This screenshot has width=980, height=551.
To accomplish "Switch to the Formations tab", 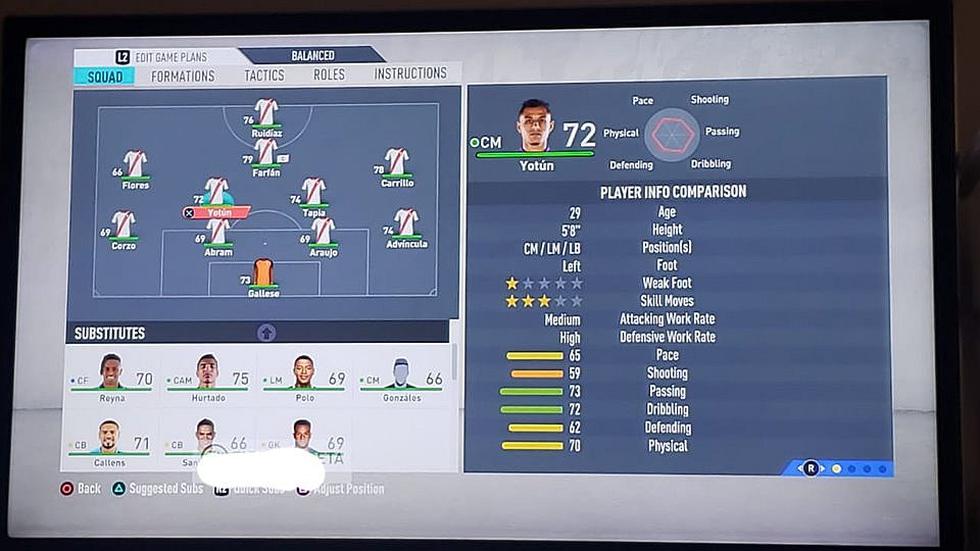I will click(x=183, y=76).
